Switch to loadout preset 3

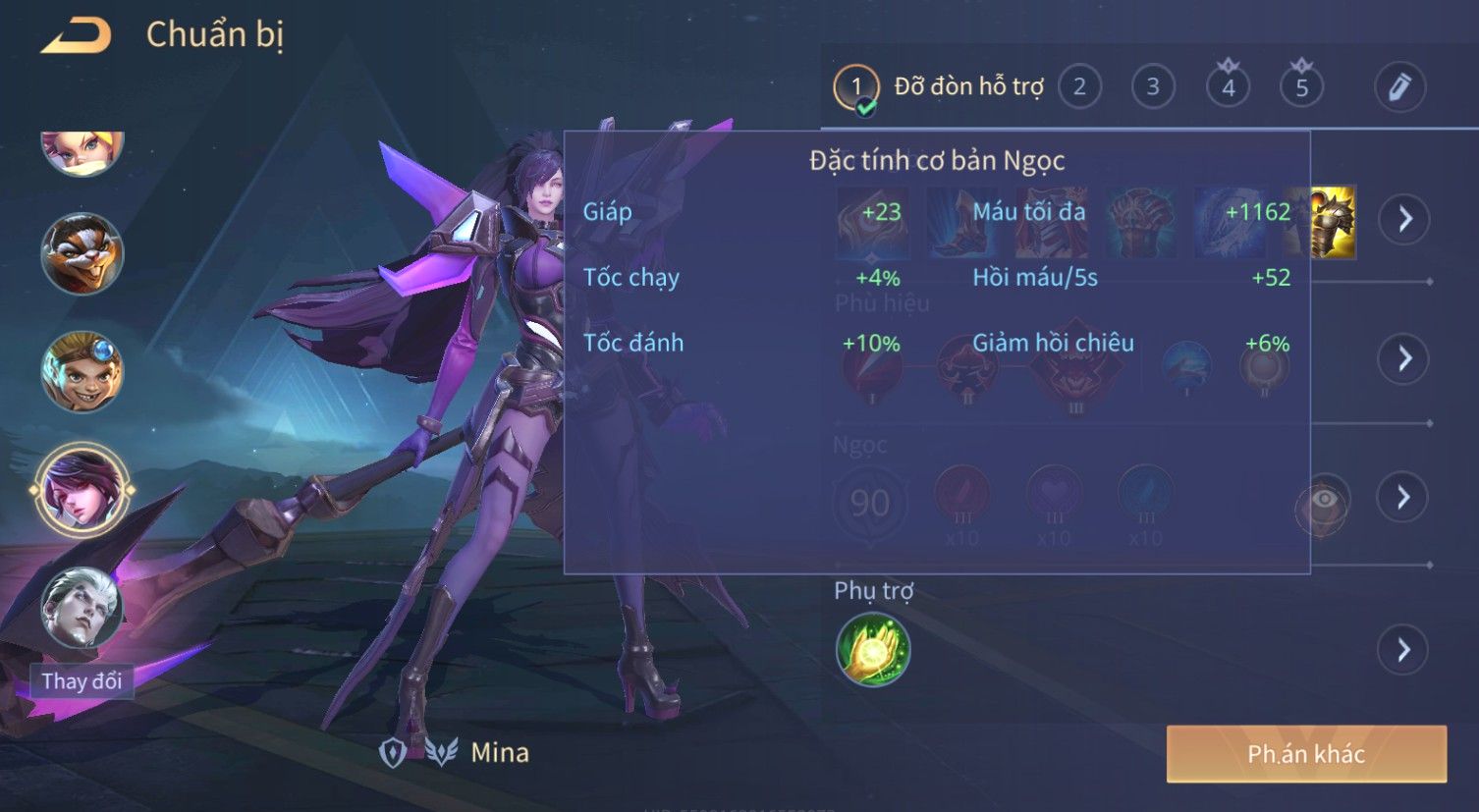click(1153, 87)
